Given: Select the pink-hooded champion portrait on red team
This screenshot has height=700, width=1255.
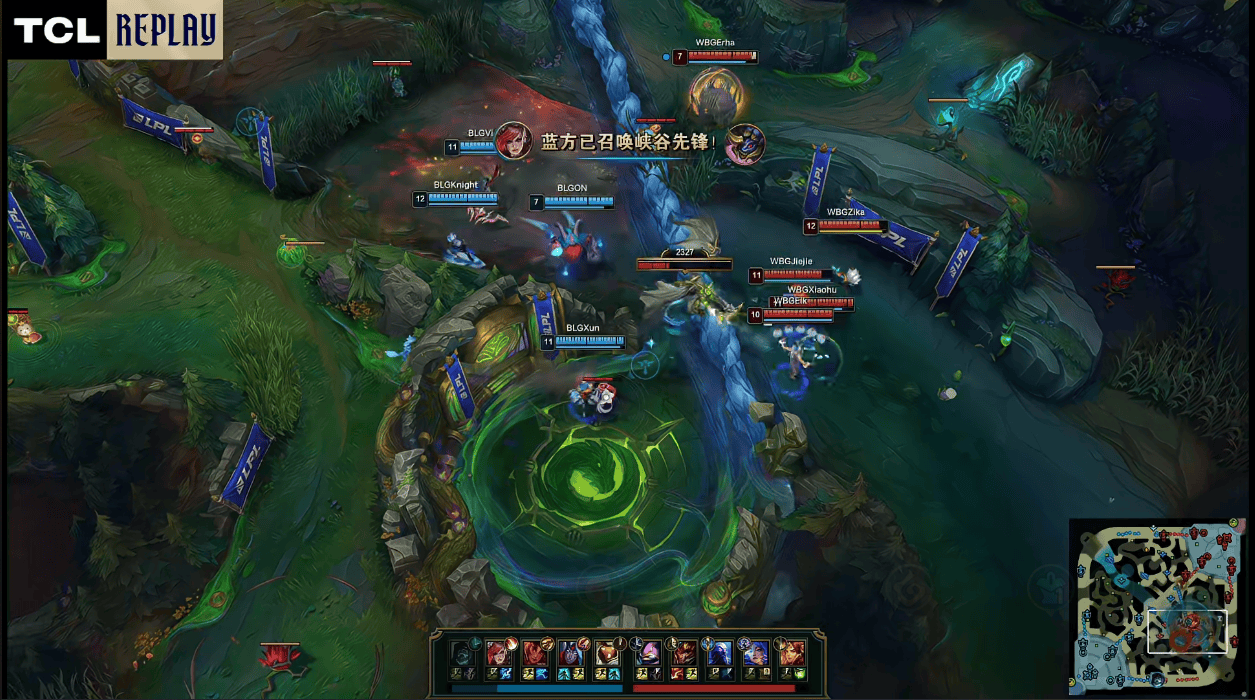Looking at the screenshot, I should pyautogui.click(x=646, y=653).
